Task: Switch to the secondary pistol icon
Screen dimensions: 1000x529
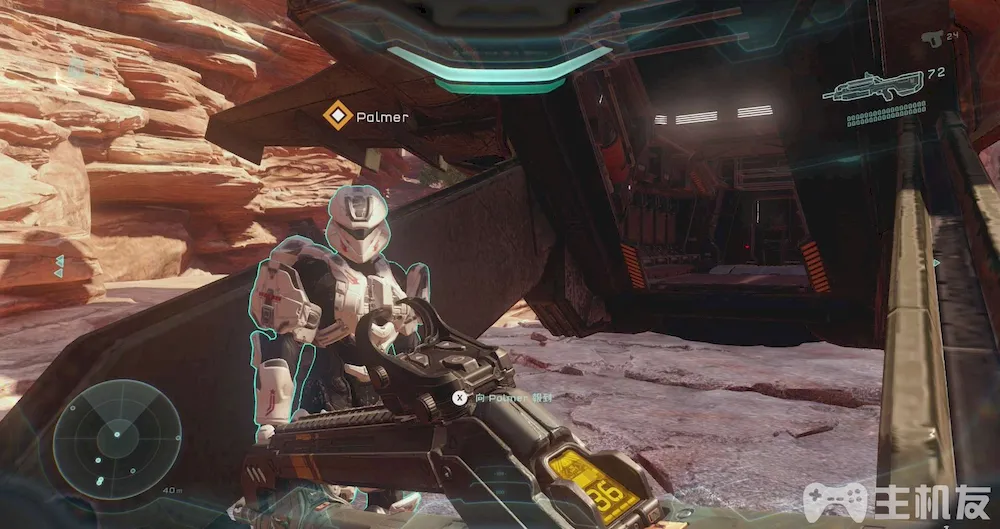Action: click(932, 38)
